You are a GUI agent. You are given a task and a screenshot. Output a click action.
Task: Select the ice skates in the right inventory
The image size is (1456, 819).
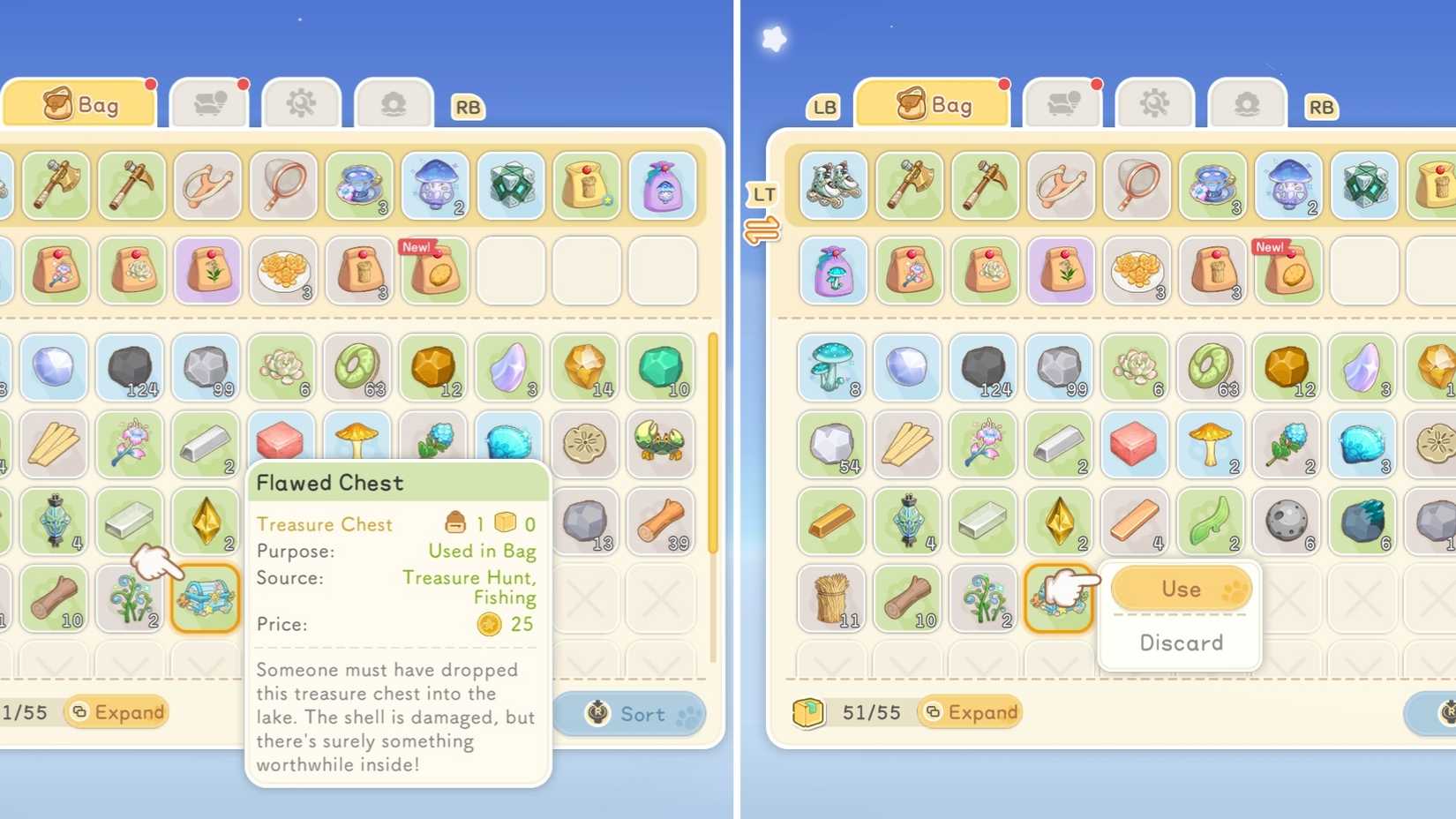tap(830, 186)
